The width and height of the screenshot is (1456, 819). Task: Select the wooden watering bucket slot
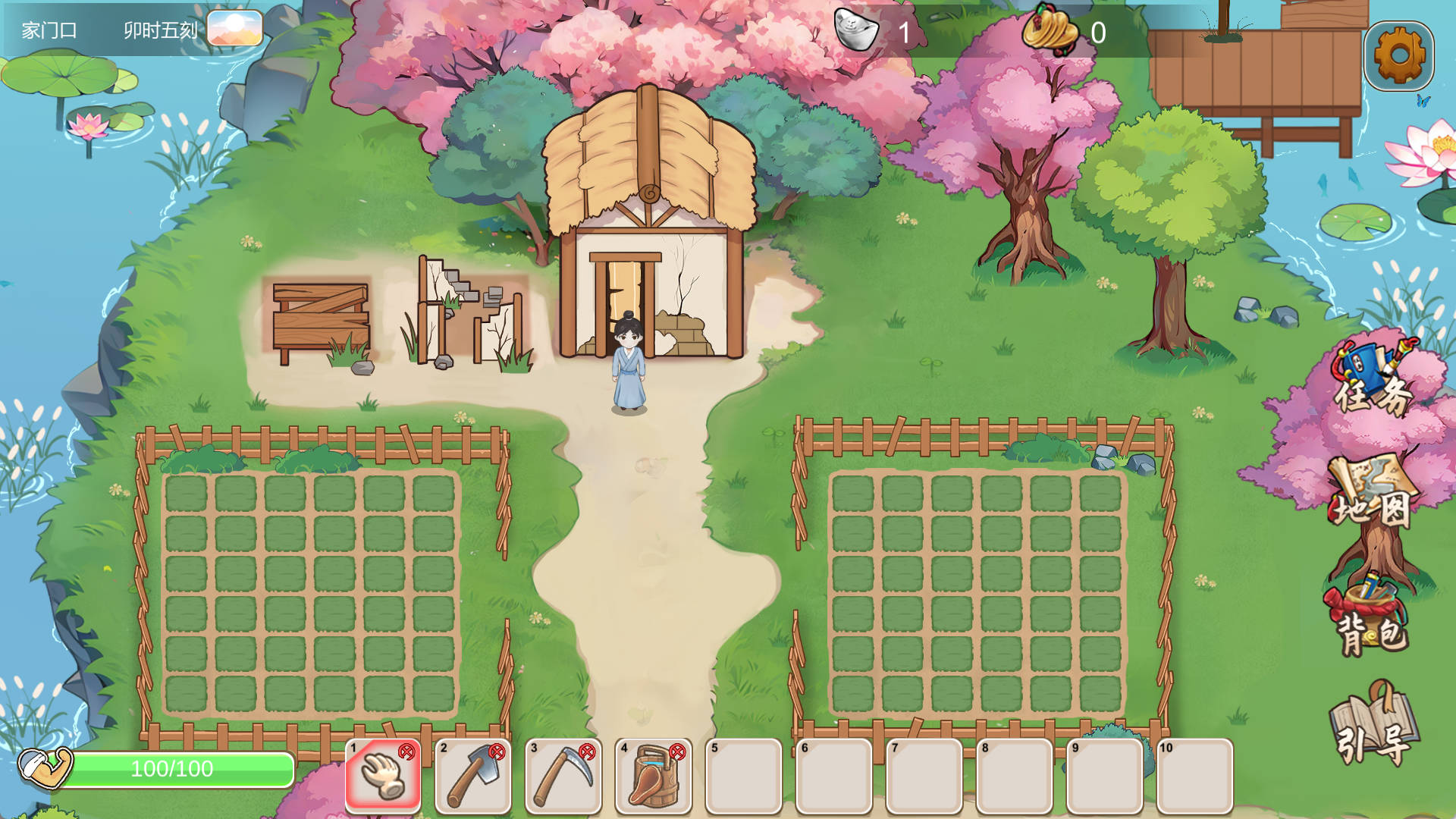click(x=654, y=776)
